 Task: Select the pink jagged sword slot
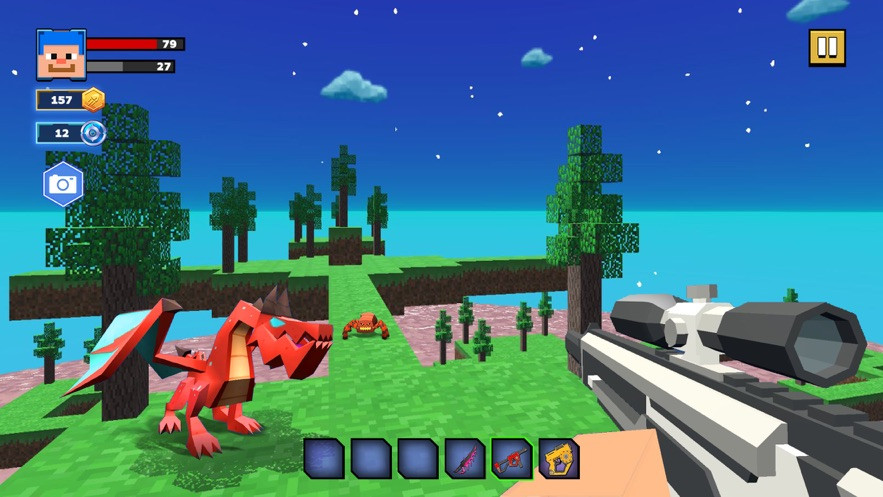point(465,458)
